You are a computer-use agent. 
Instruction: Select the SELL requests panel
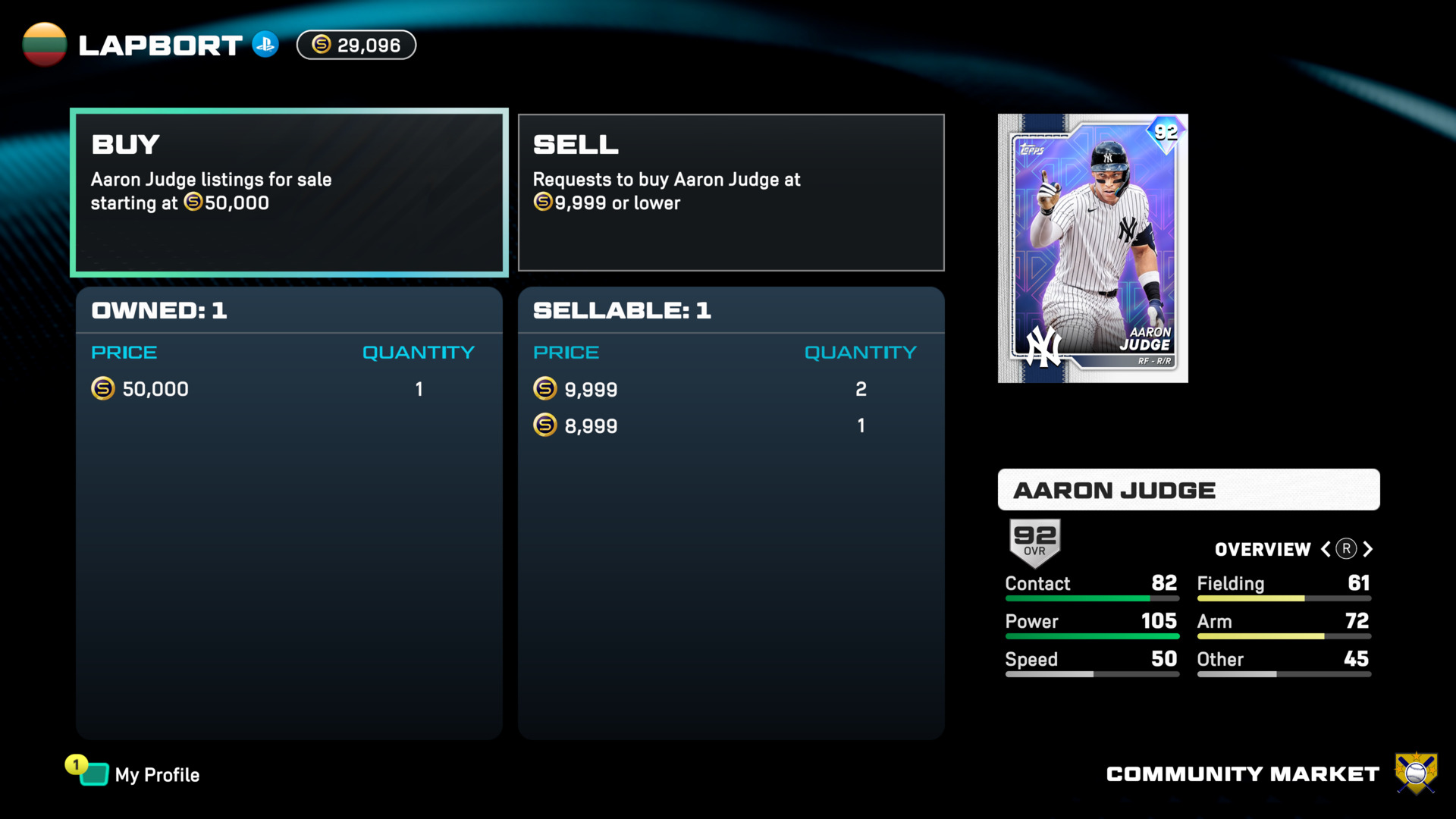pyautogui.click(x=731, y=193)
